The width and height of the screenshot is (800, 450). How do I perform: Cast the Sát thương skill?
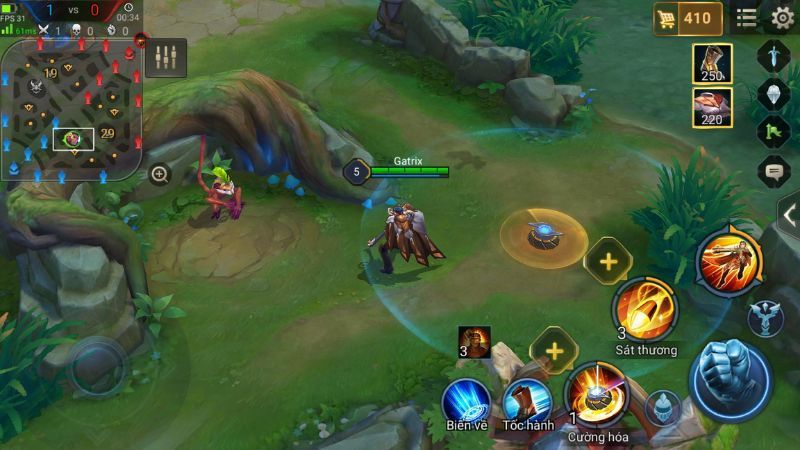tap(645, 309)
